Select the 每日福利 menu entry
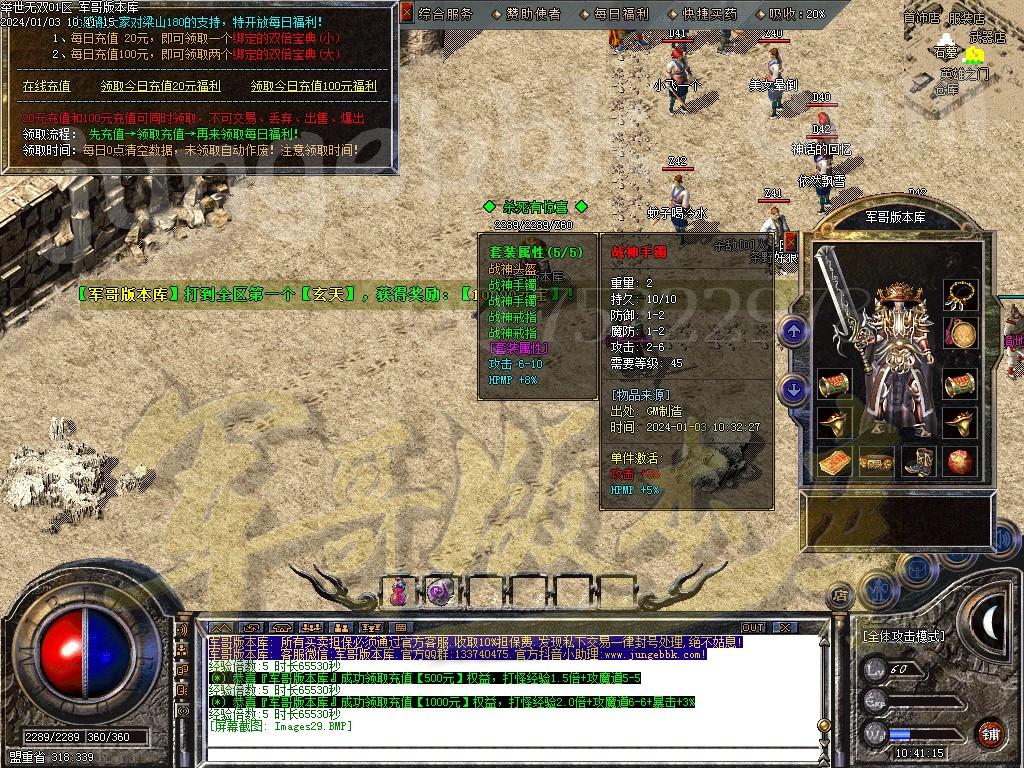This screenshot has width=1024, height=768. pyautogui.click(x=616, y=14)
